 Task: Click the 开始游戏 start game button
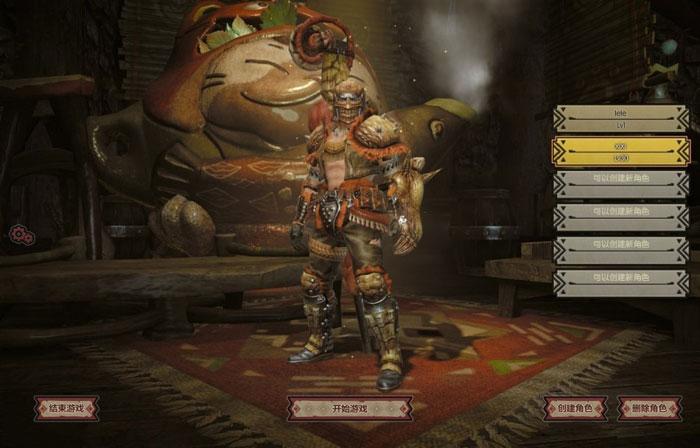(x=350, y=408)
